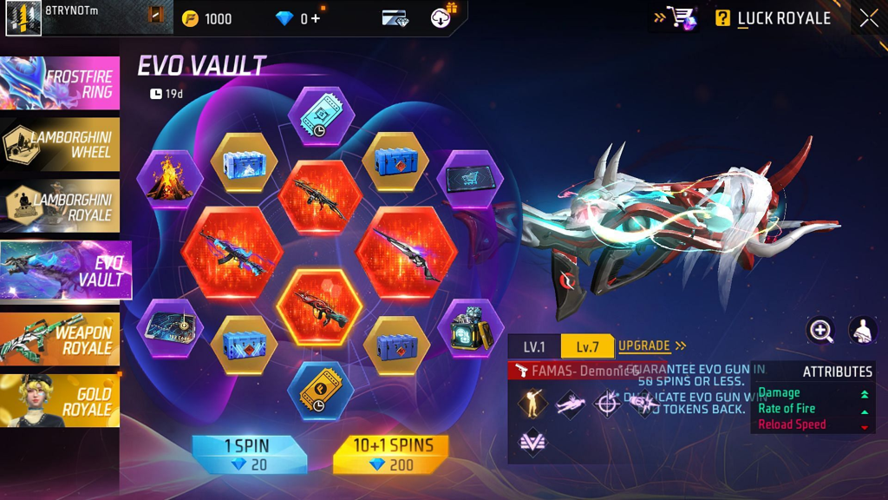
Task: Select the Lamborghini Royale tab
Action: coord(60,206)
